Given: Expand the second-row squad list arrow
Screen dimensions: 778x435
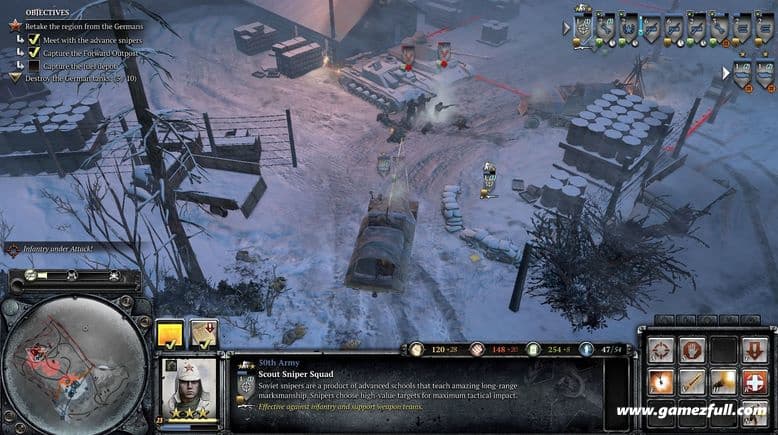Looking at the screenshot, I should 727,72.
